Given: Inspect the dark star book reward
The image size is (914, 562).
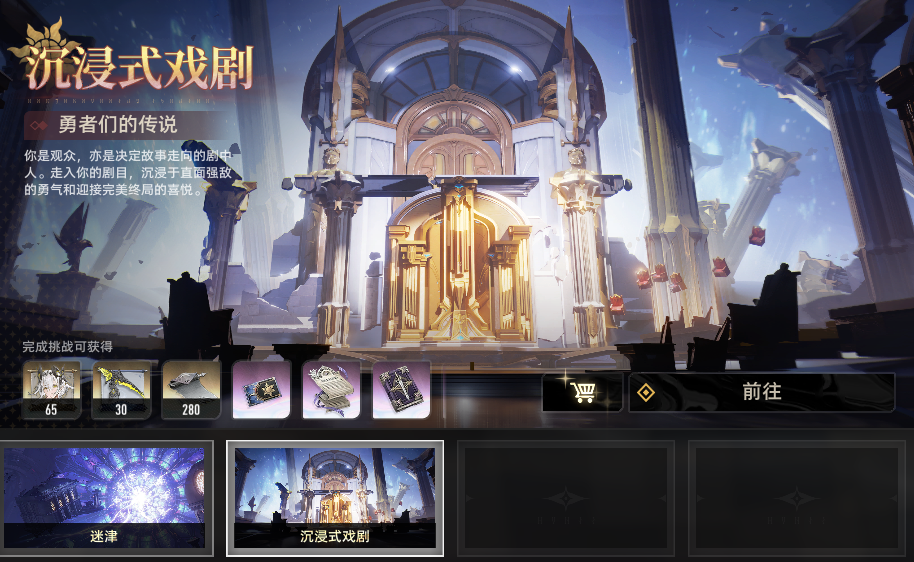Looking at the screenshot, I should point(401,389).
